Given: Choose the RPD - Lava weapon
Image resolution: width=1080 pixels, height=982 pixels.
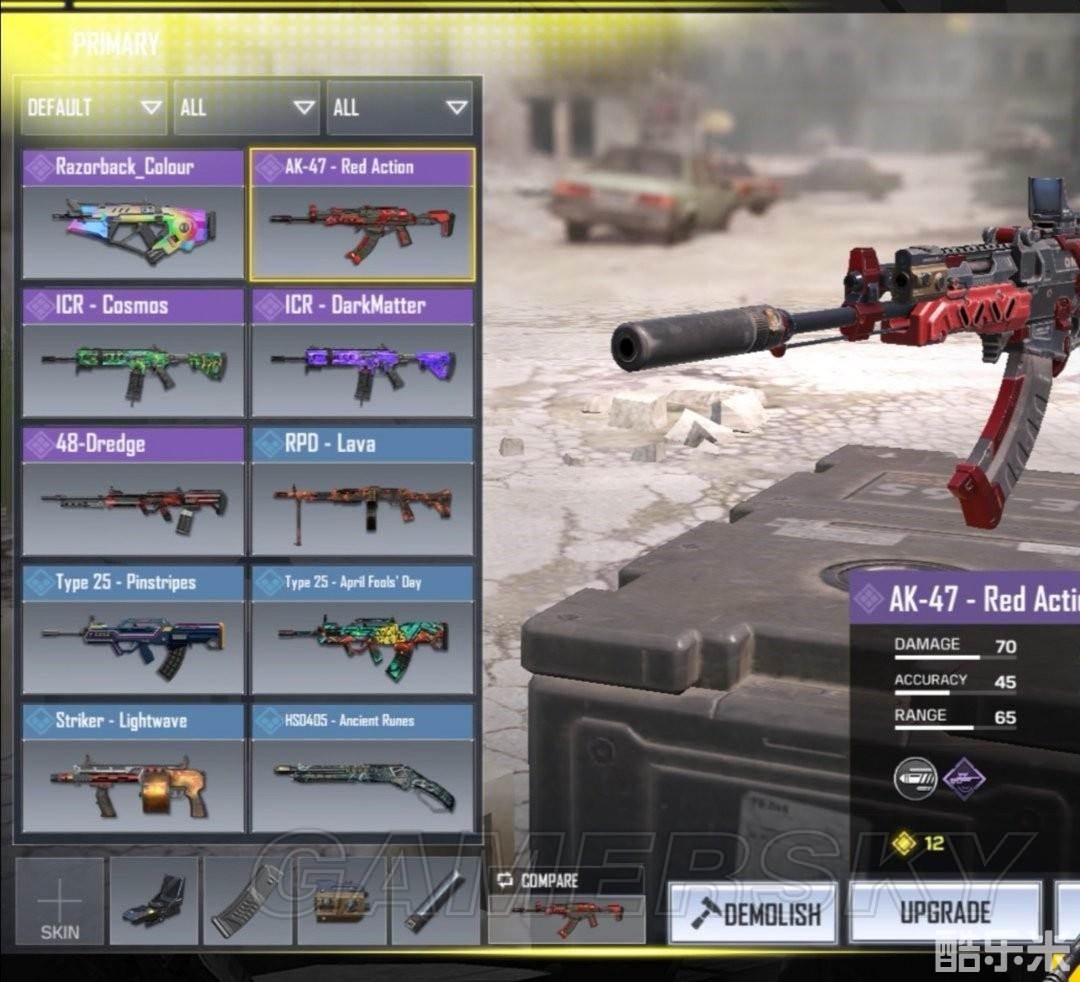Looking at the screenshot, I should pyautogui.click(x=362, y=490).
